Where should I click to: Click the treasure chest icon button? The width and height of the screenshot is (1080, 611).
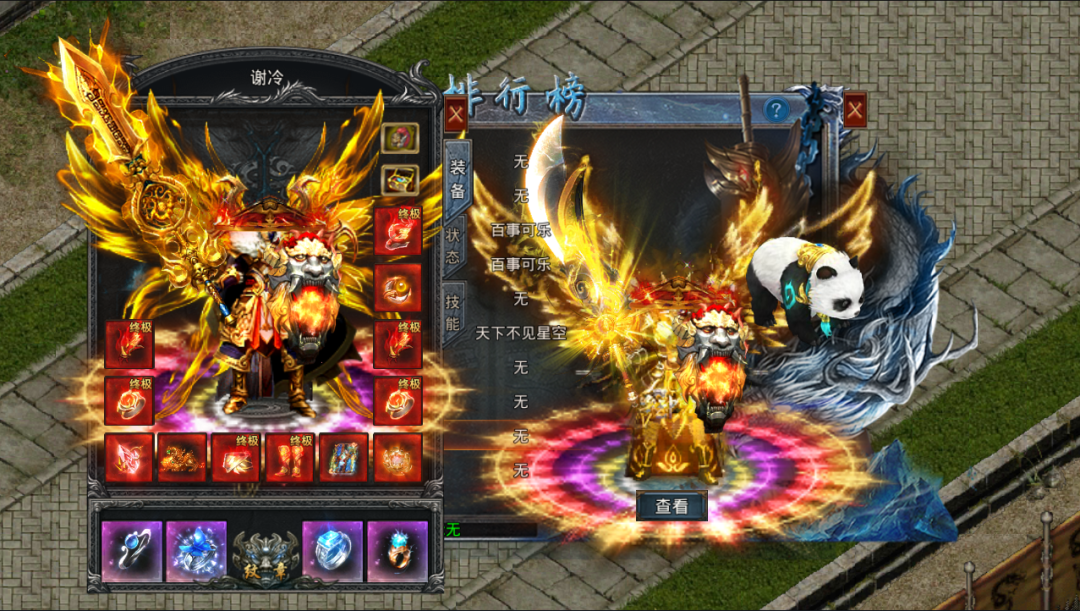[400, 179]
